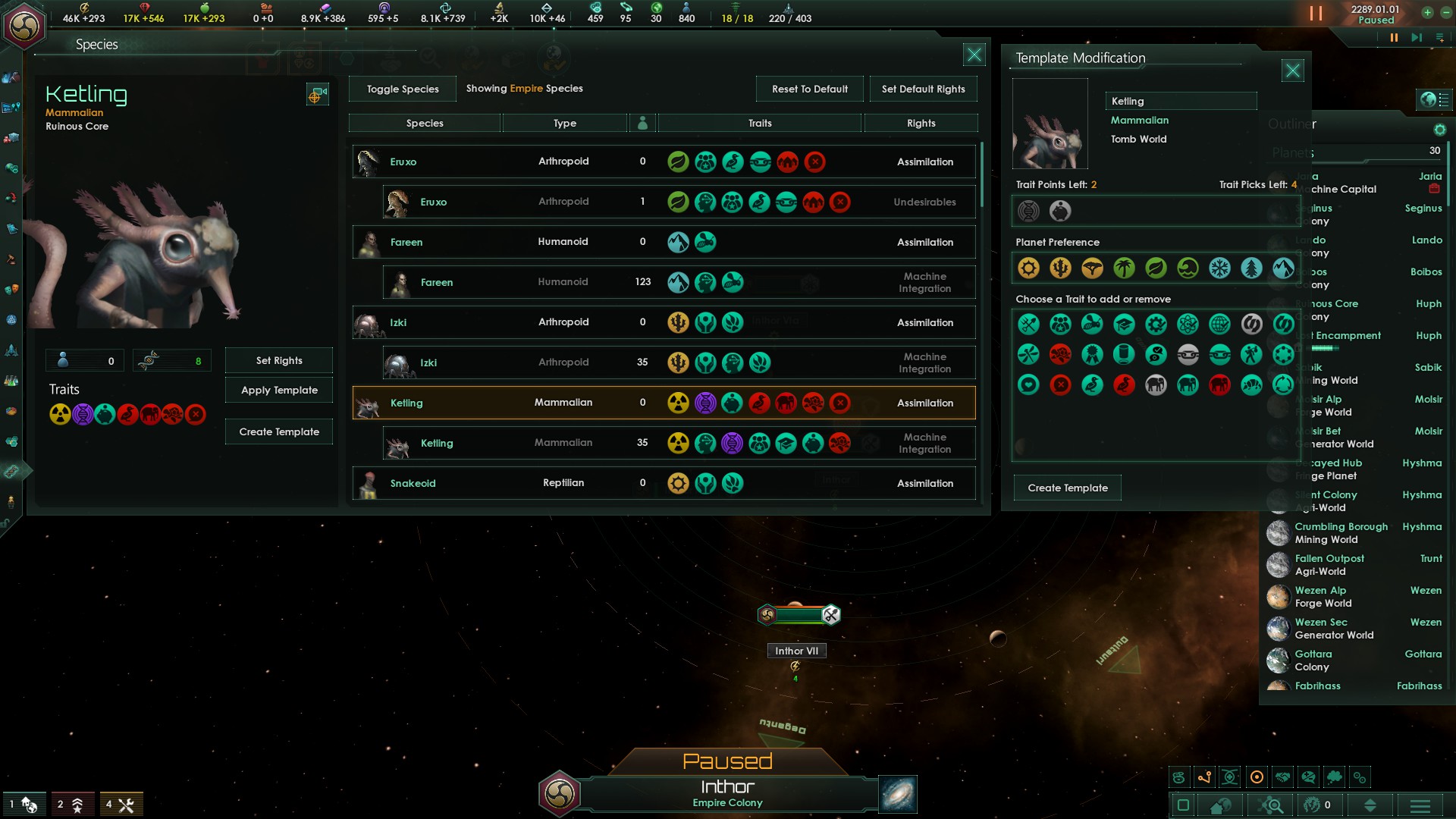This screenshot has width=1456, height=819.
Task: Sort the list by the Rights column
Action: coord(921,123)
